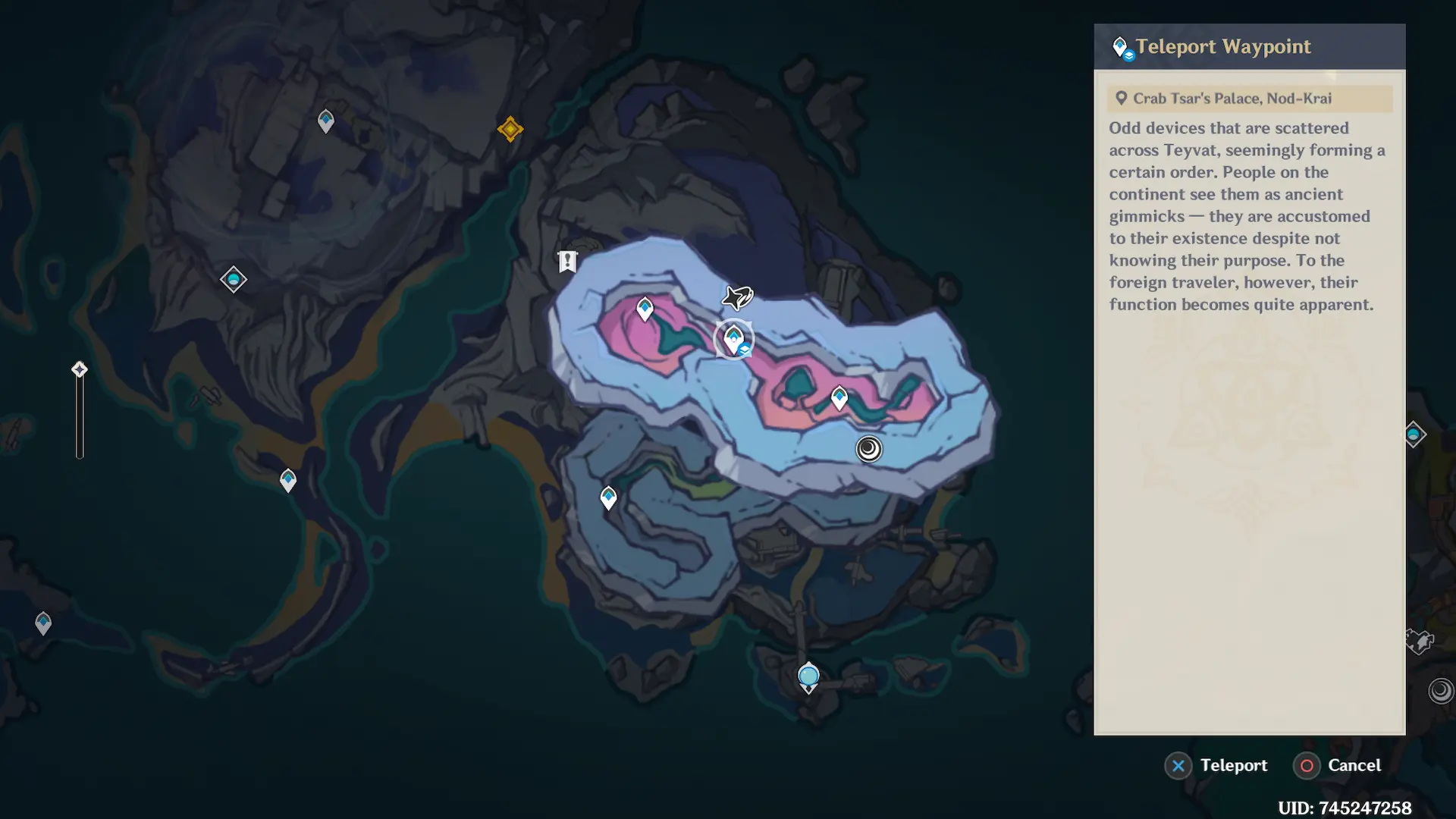This screenshot has width=1456, height=819.
Task: Click the player location arrow marker
Action: point(737,297)
